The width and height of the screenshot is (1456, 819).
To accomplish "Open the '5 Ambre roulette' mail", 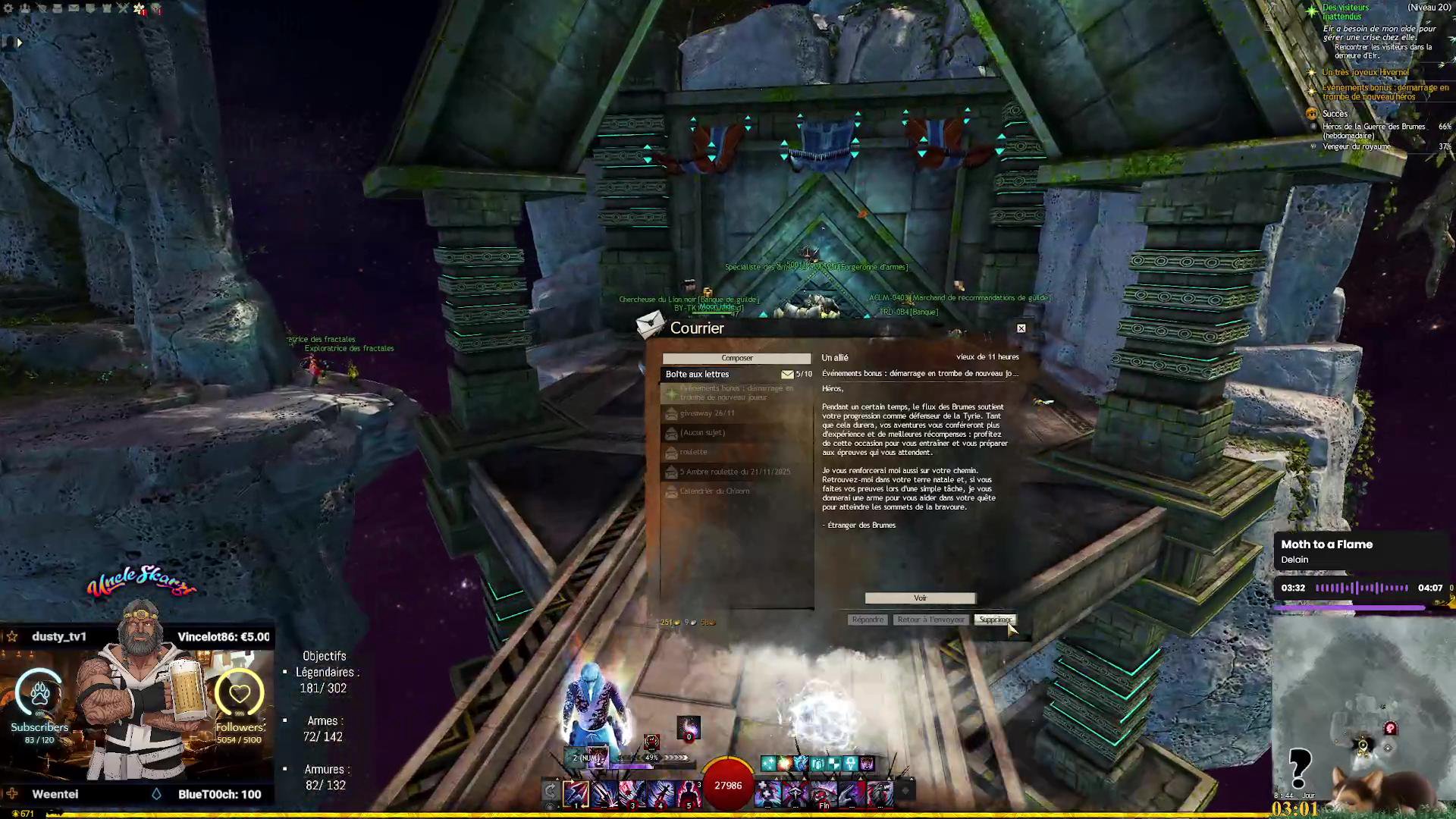I will 734,472.
